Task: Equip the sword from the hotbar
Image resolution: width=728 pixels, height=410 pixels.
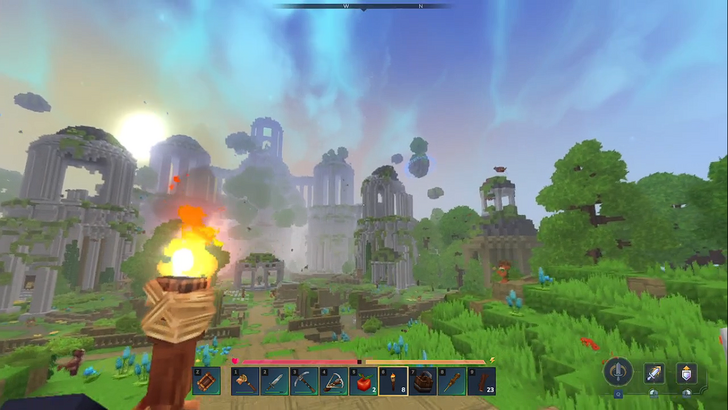Action: 274,381
